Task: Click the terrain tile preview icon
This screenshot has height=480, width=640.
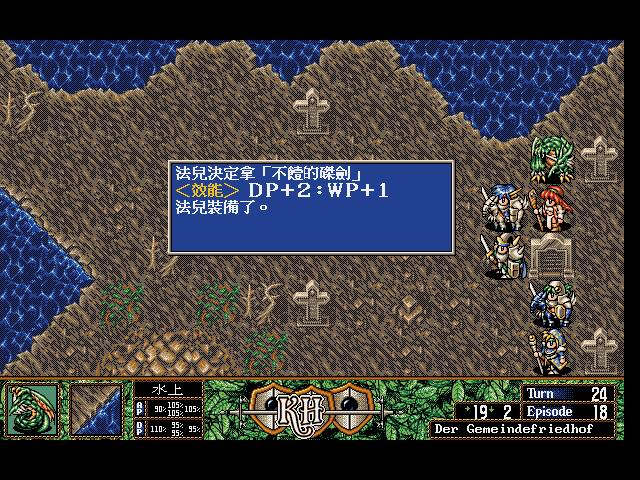Action: pyautogui.click(x=96, y=410)
